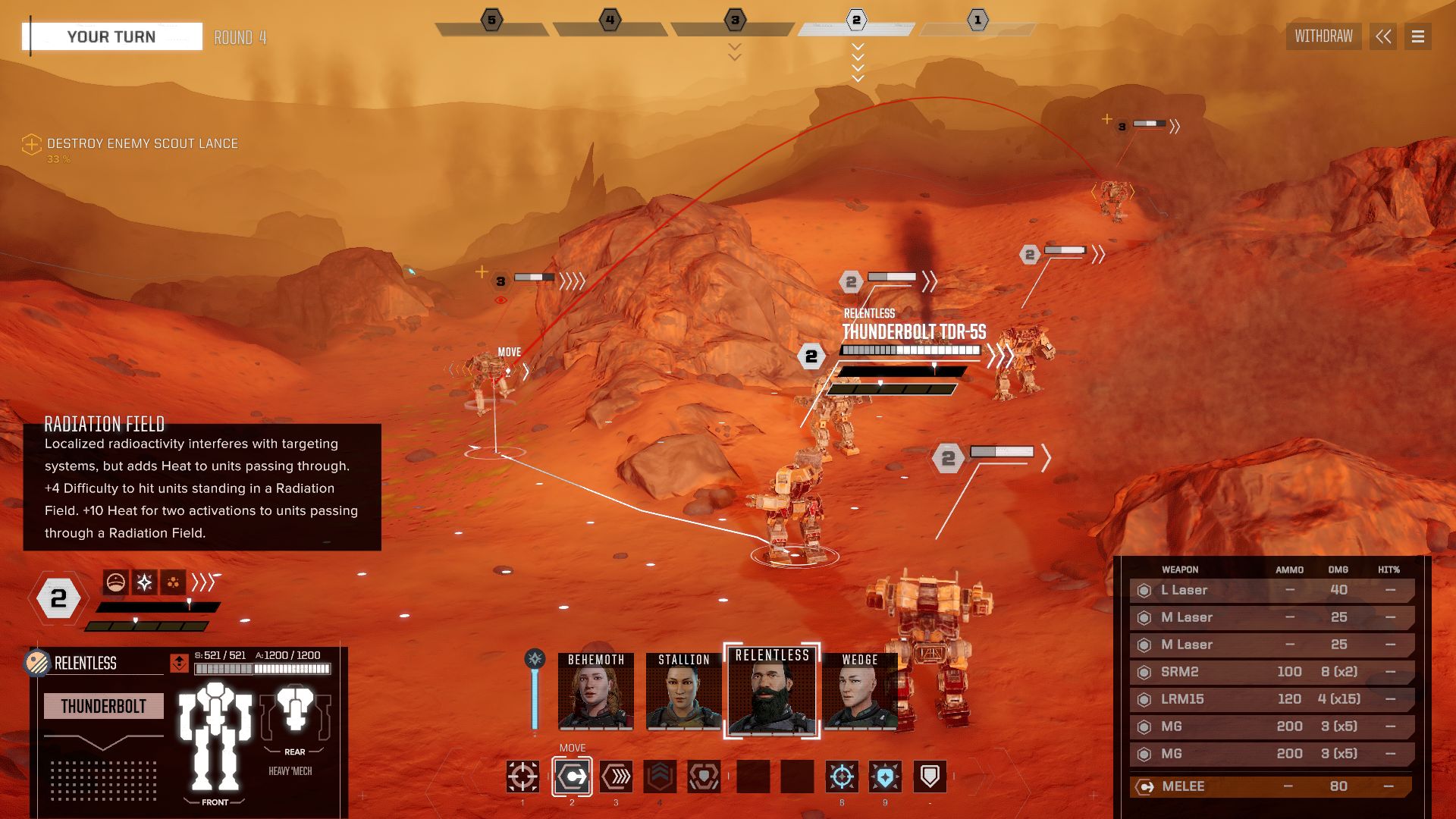The height and width of the screenshot is (819, 1456).
Task: Activate the fire weapons crosshair action
Action: click(x=522, y=777)
